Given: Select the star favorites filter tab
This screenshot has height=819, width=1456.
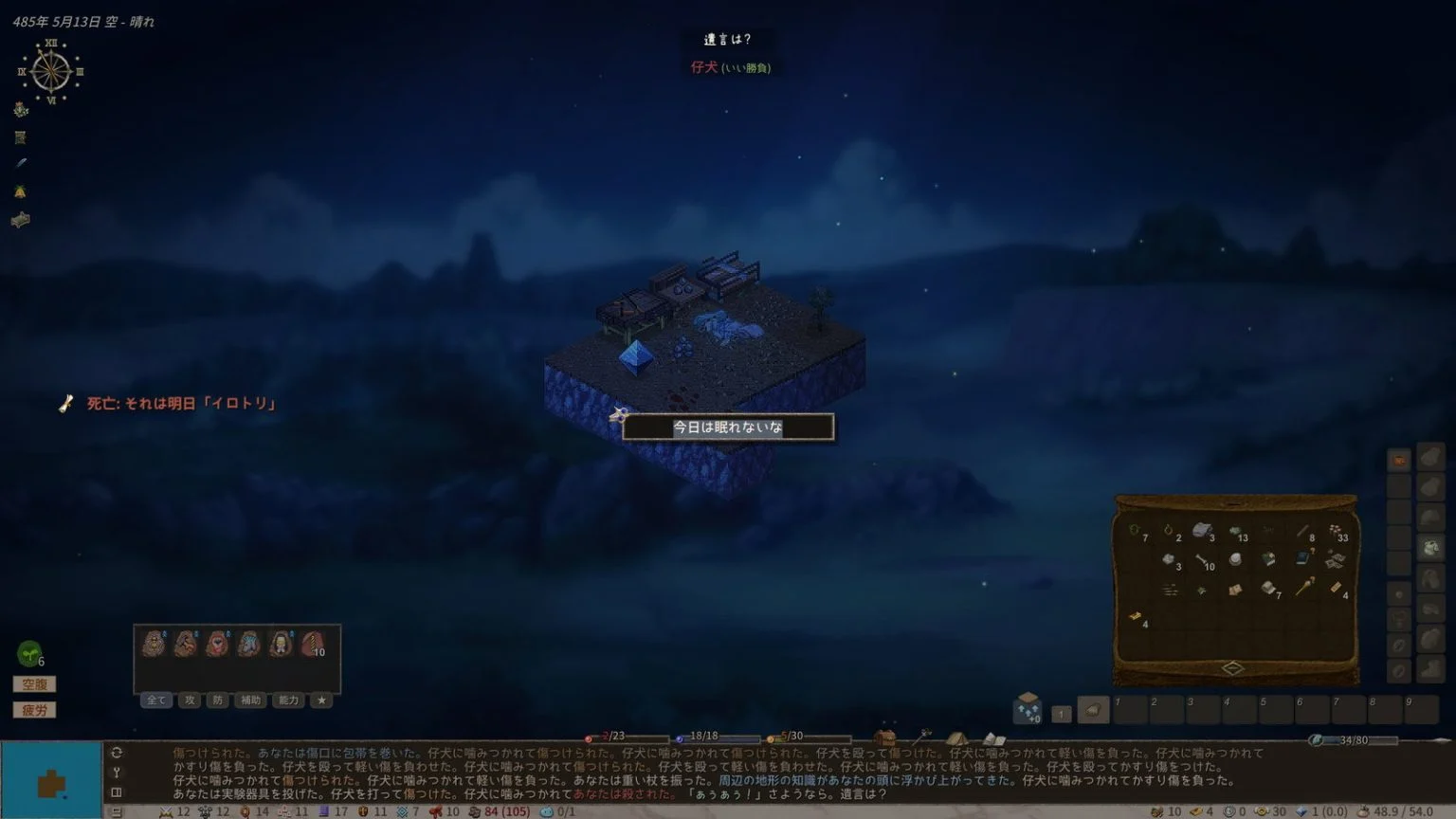Looking at the screenshot, I should pyautogui.click(x=321, y=701).
